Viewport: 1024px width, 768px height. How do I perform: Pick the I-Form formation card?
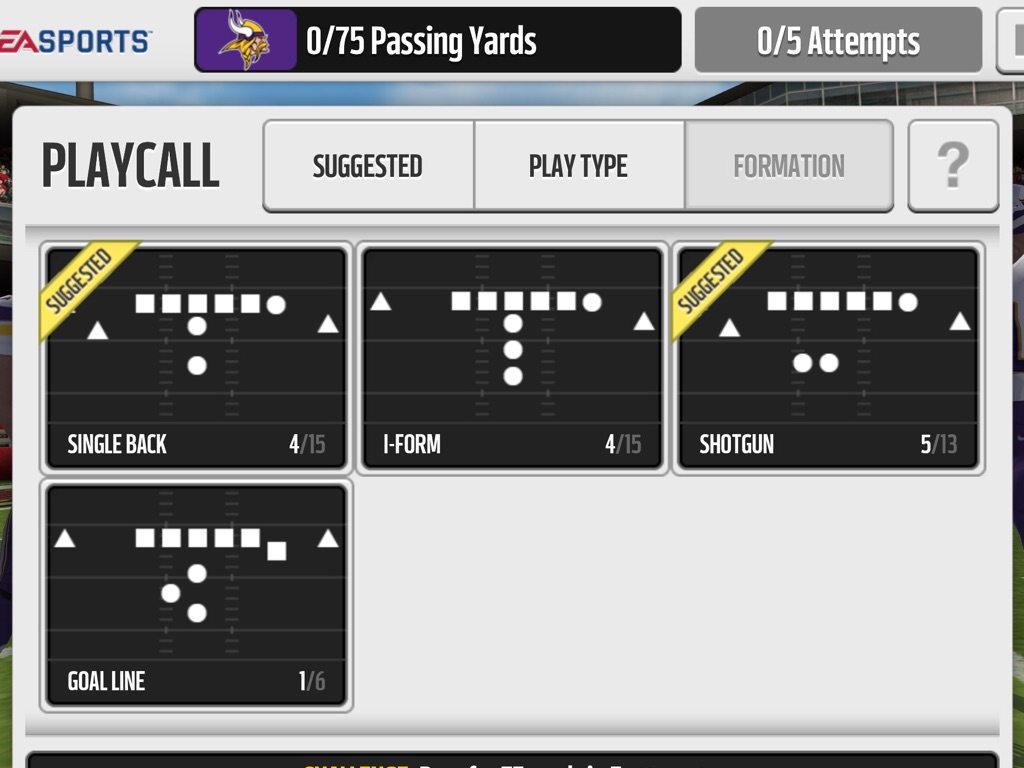coord(512,358)
